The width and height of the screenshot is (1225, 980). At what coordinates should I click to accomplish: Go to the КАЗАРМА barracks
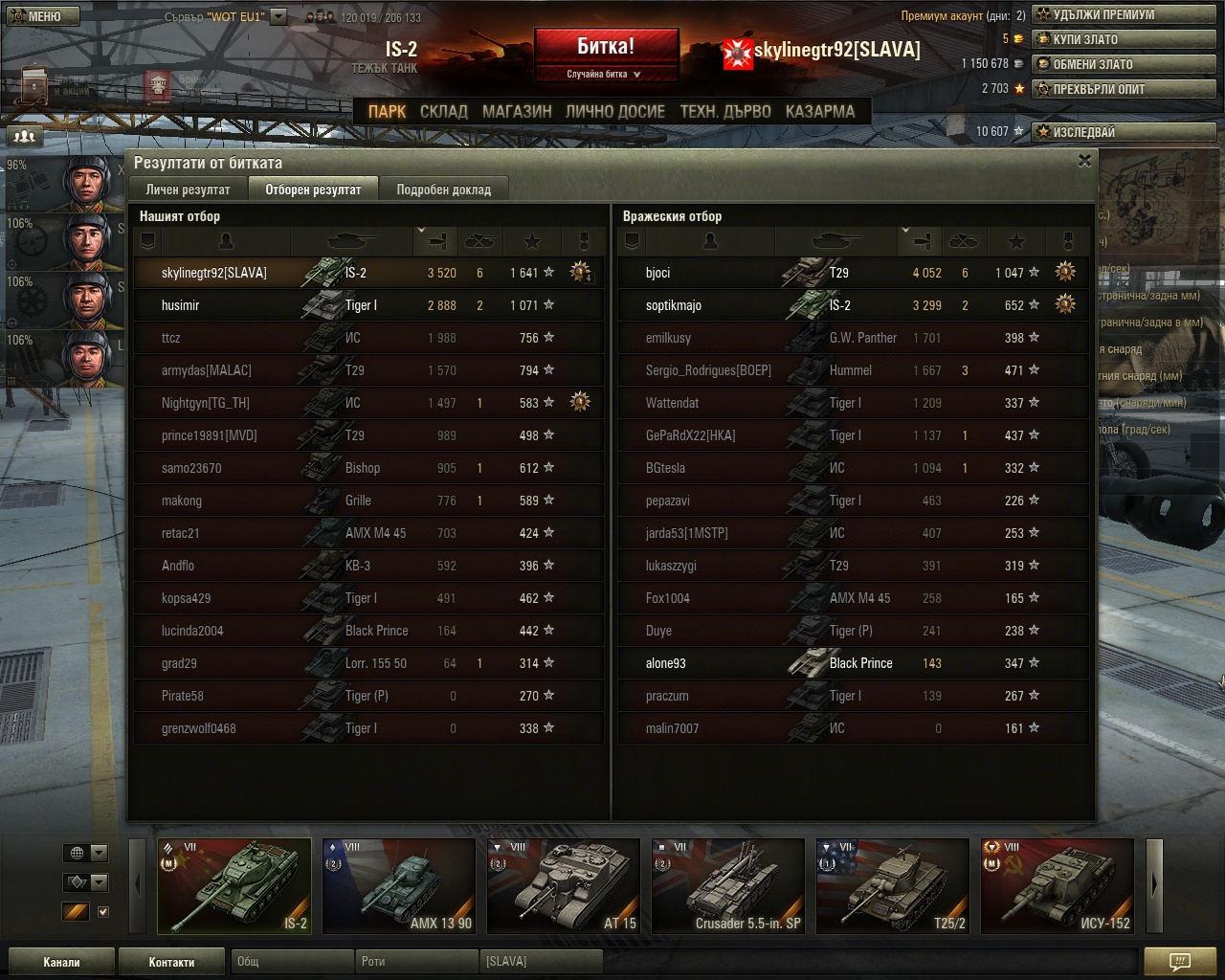819,111
